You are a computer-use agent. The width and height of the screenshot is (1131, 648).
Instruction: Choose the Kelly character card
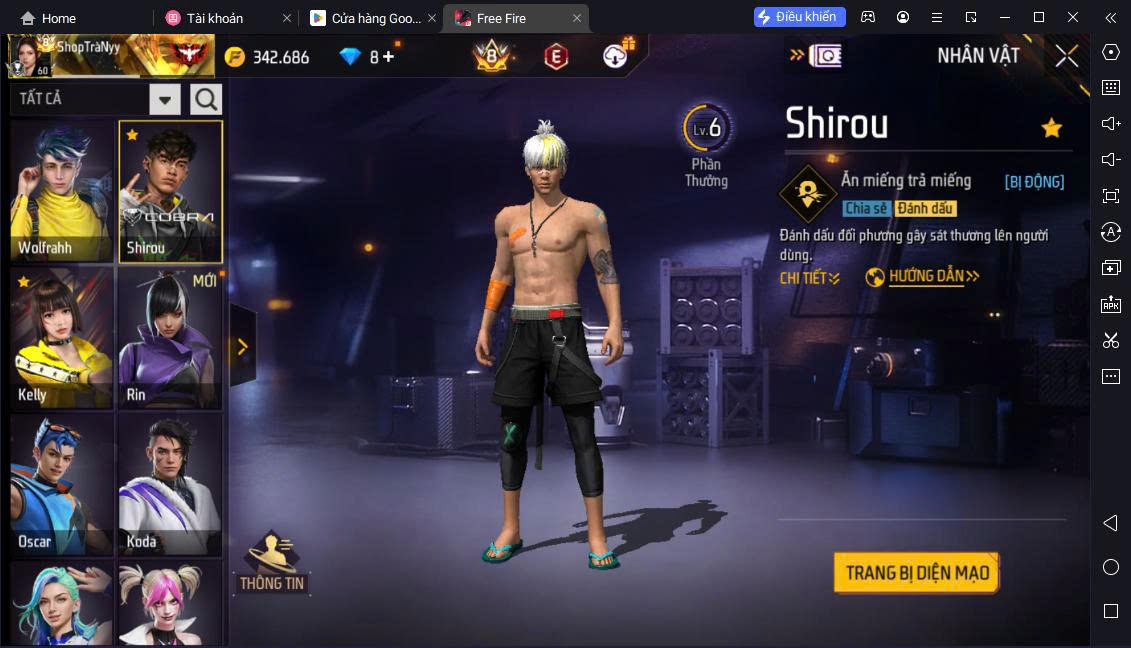(x=62, y=337)
